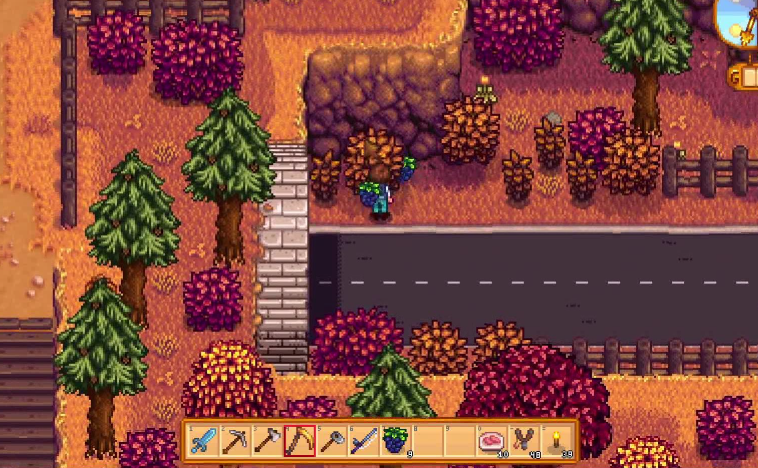Equip the pickaxe from the toolbar
This screenshot has width=758, height=468.
[x=235, y=440]
